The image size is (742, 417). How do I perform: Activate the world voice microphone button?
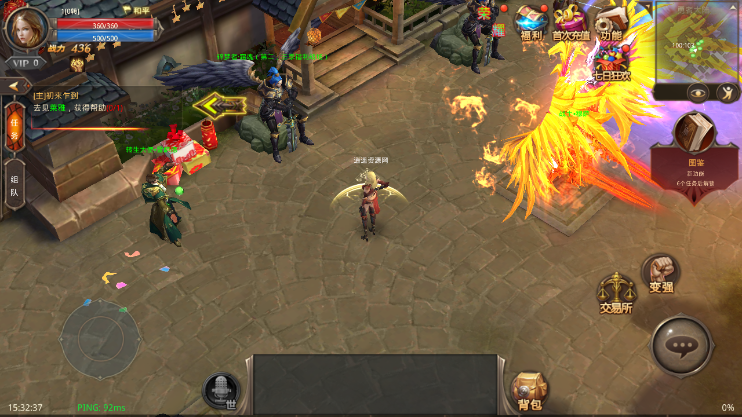point(220,390)
